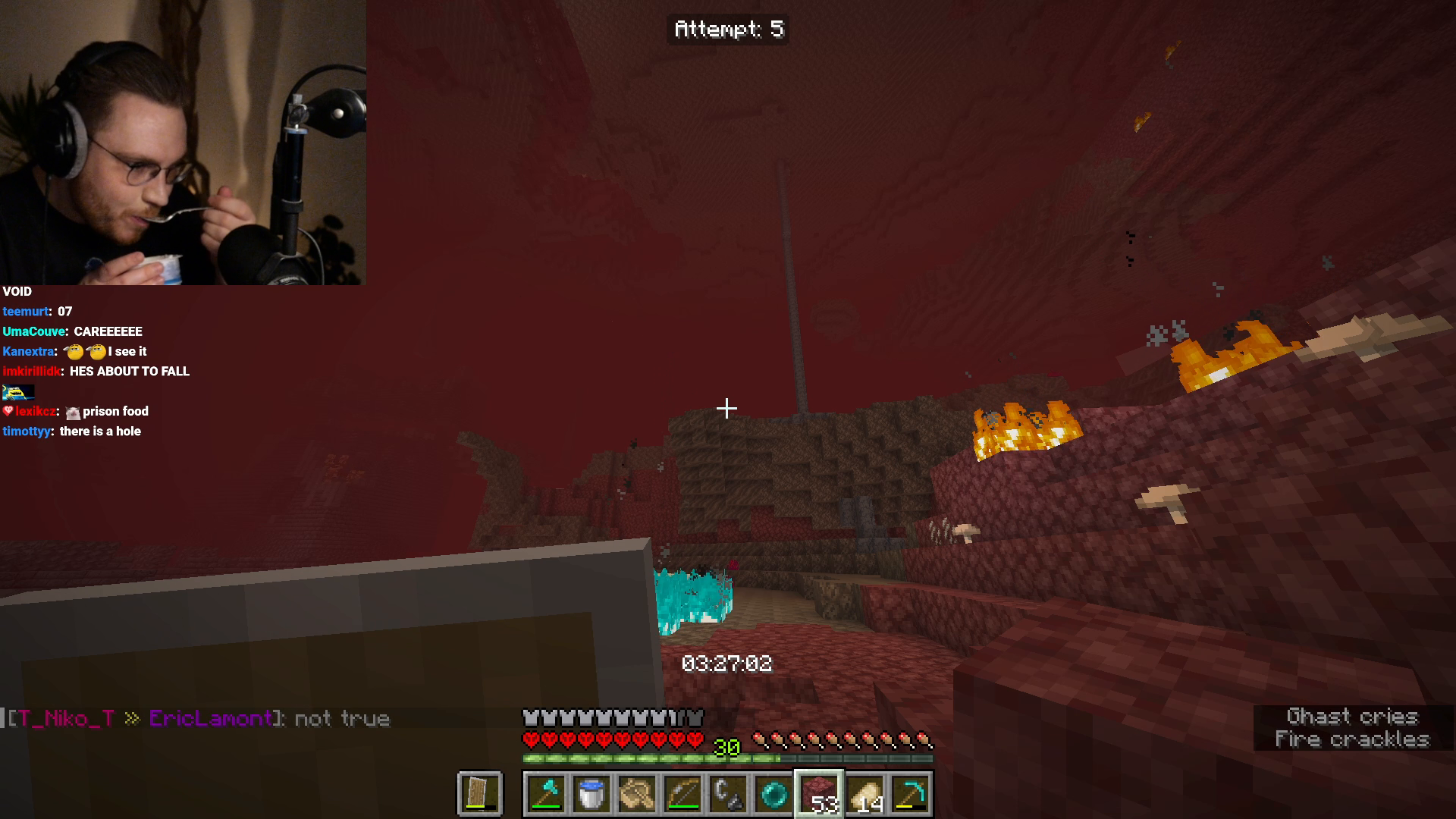
Task: Select the mushroom stack showing 14
Action: 864,793
